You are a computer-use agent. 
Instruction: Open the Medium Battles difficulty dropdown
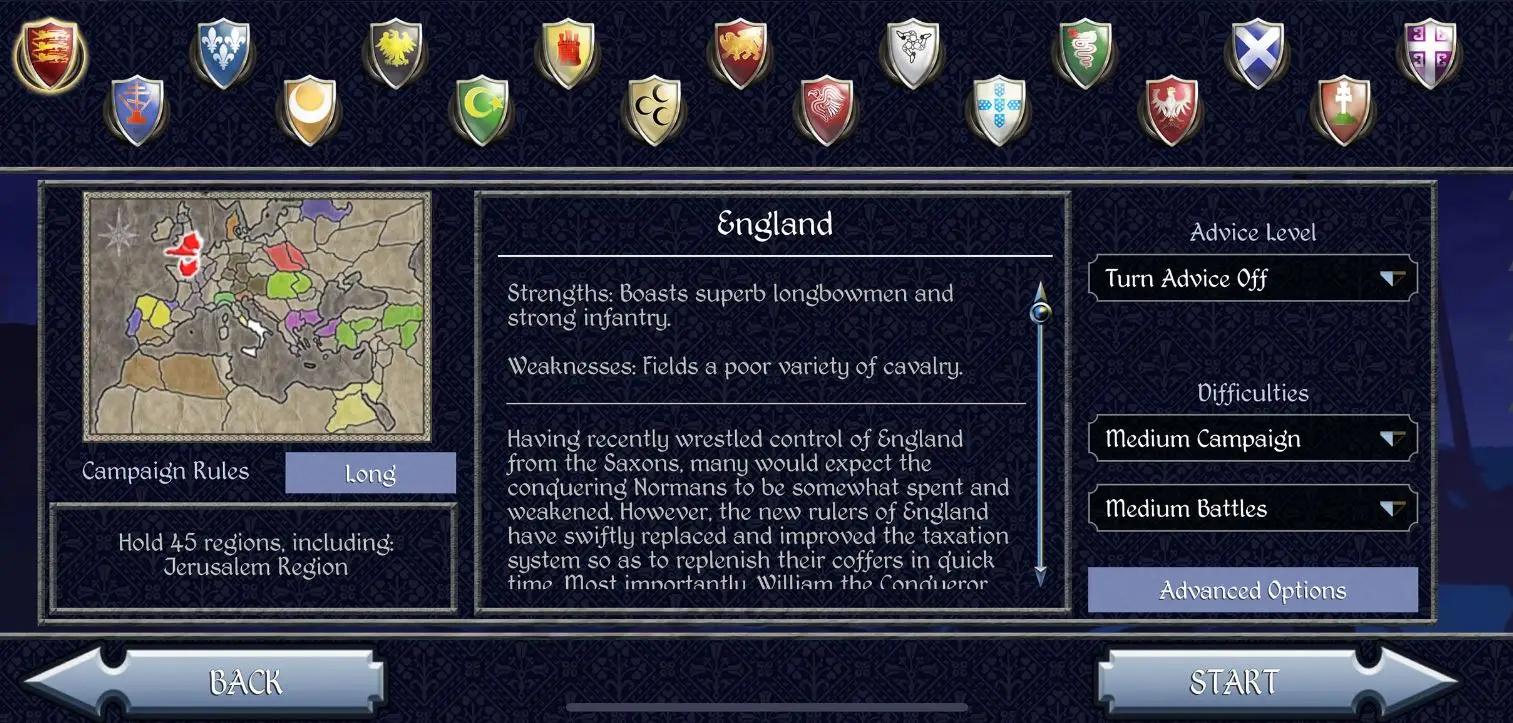coord(1251,508)
